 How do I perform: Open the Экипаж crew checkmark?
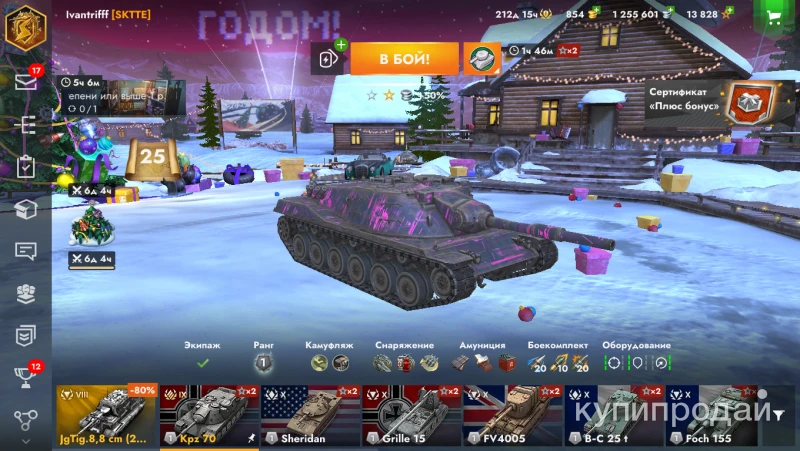pos(202,362)
